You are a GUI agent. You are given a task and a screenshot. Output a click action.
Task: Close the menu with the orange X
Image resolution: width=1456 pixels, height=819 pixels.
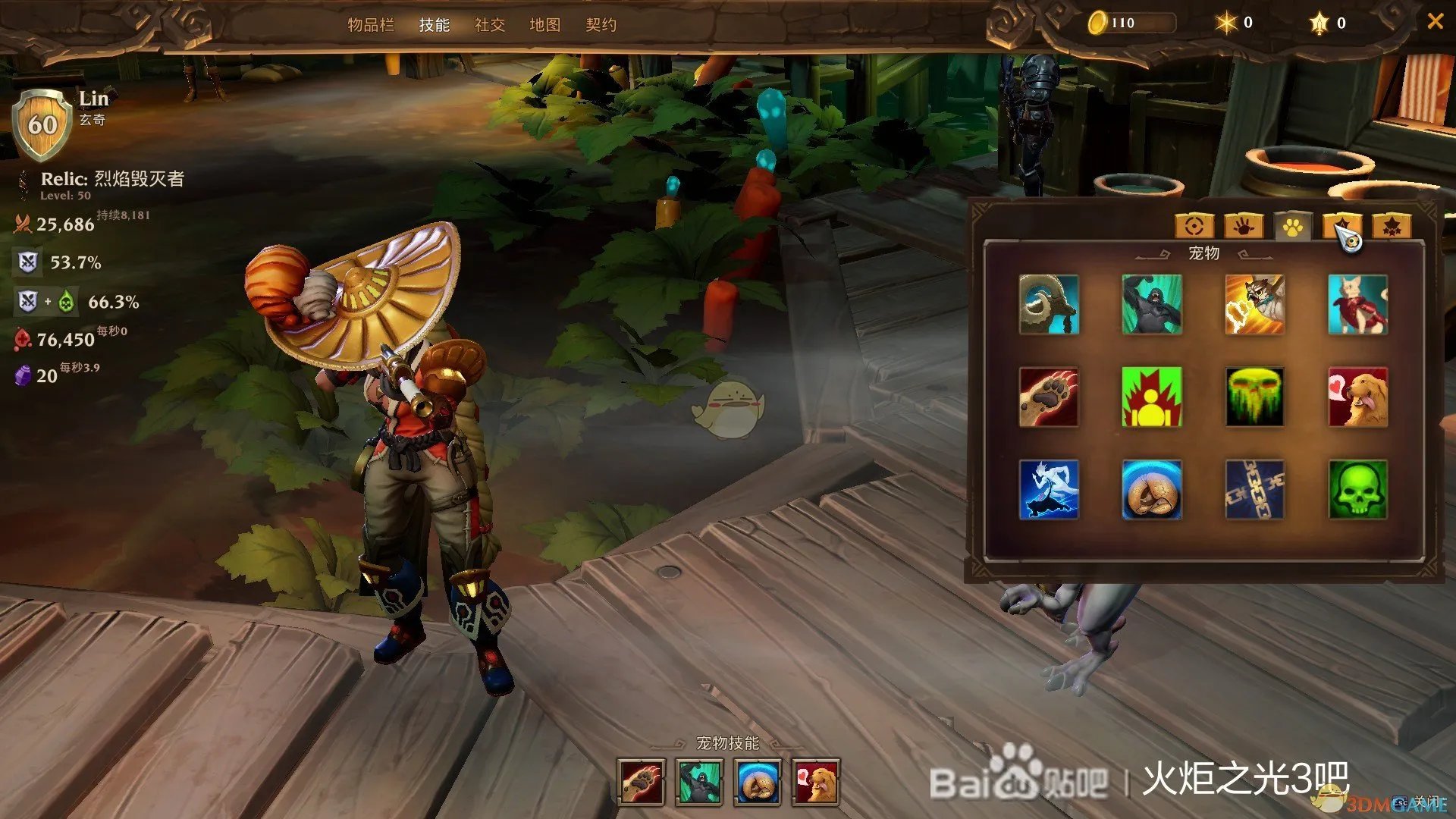(1435, 22)
